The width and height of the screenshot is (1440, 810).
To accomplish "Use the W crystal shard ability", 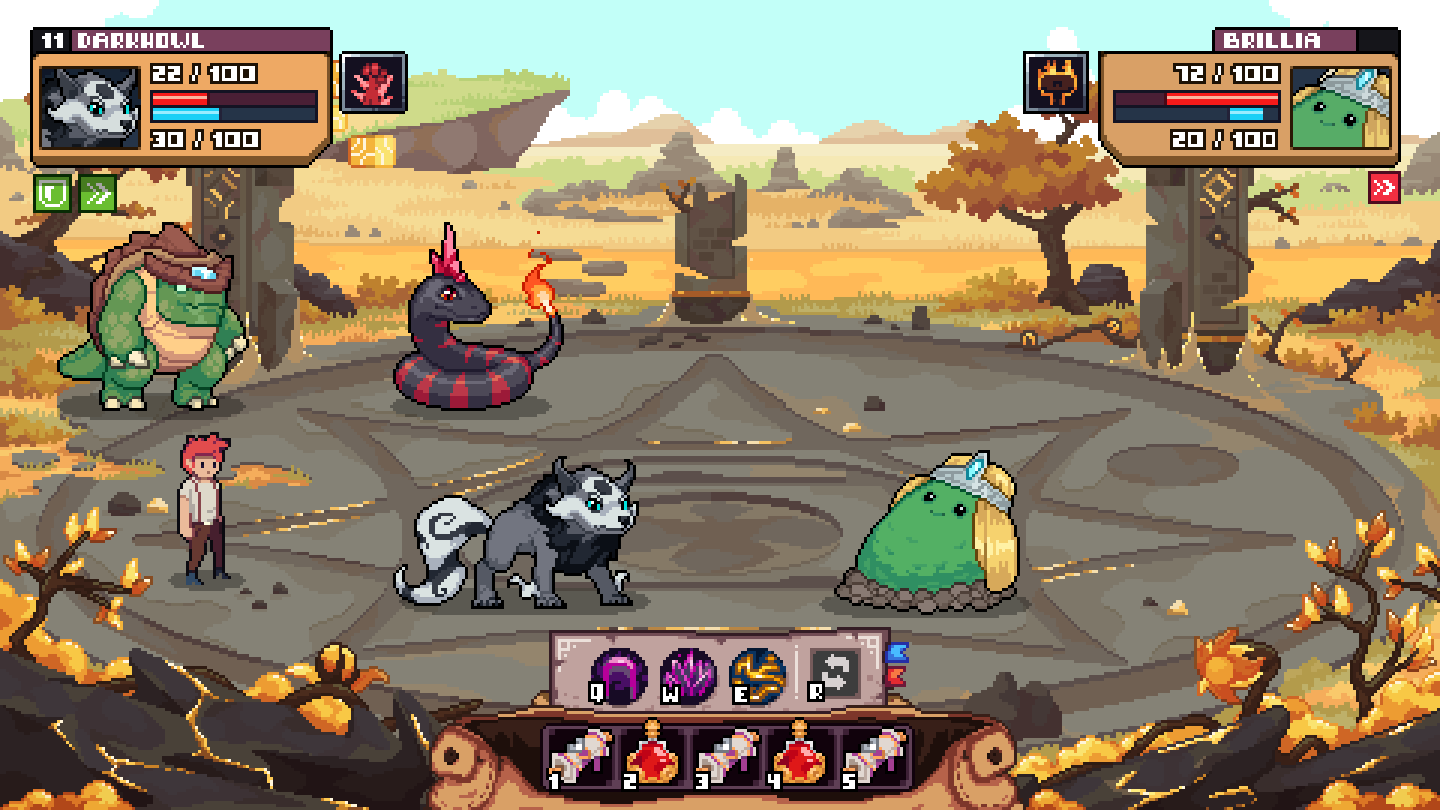I will point(687,668).
